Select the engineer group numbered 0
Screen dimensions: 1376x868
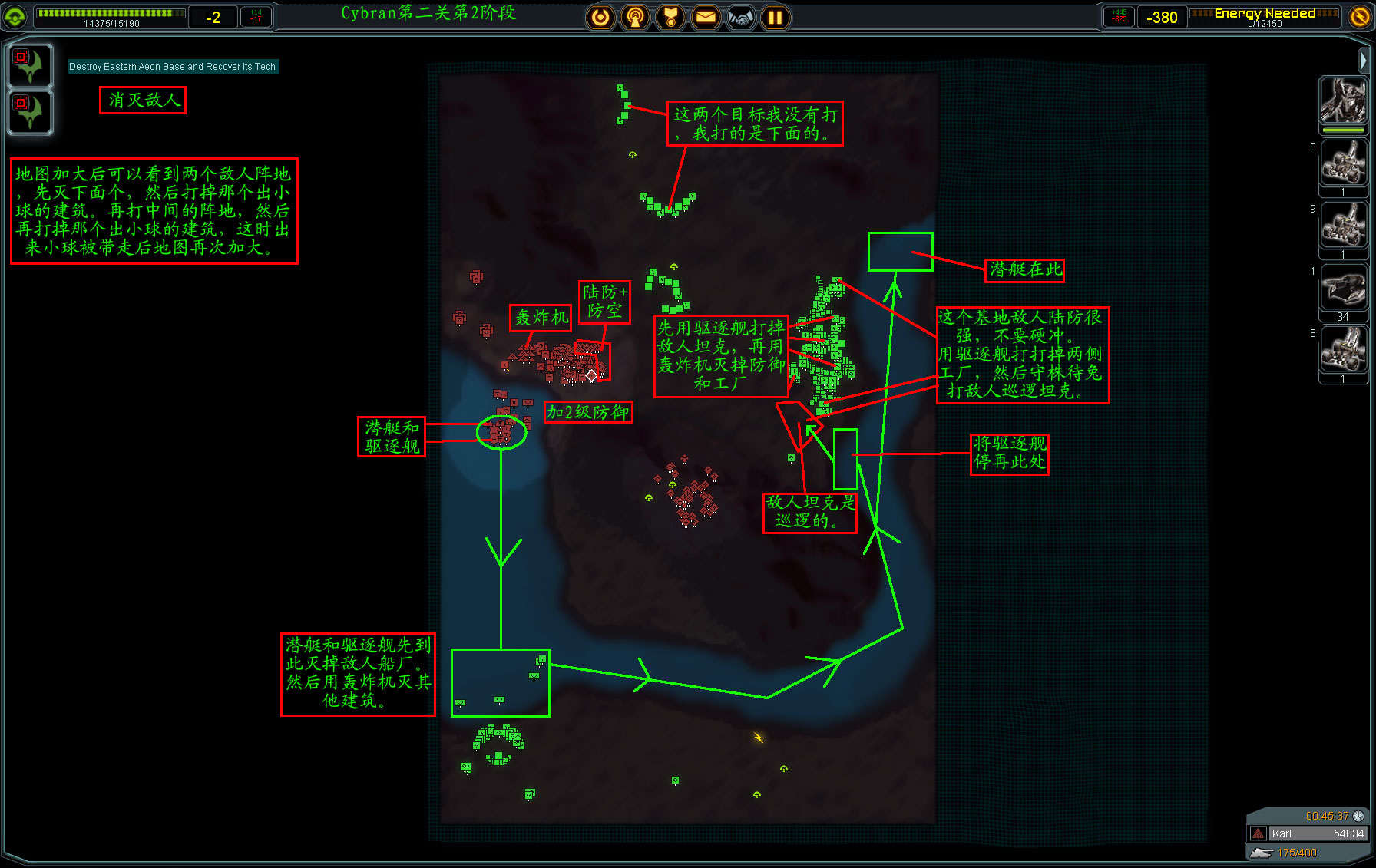[x=1343, y=163]
